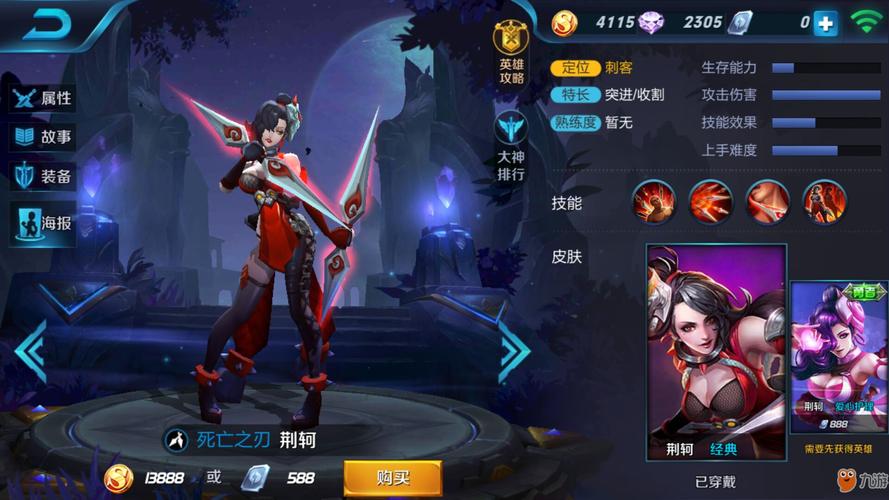Select the skill icon with two red figures
The width and height of the screenshot is (889, 500).
pos(824,203)
